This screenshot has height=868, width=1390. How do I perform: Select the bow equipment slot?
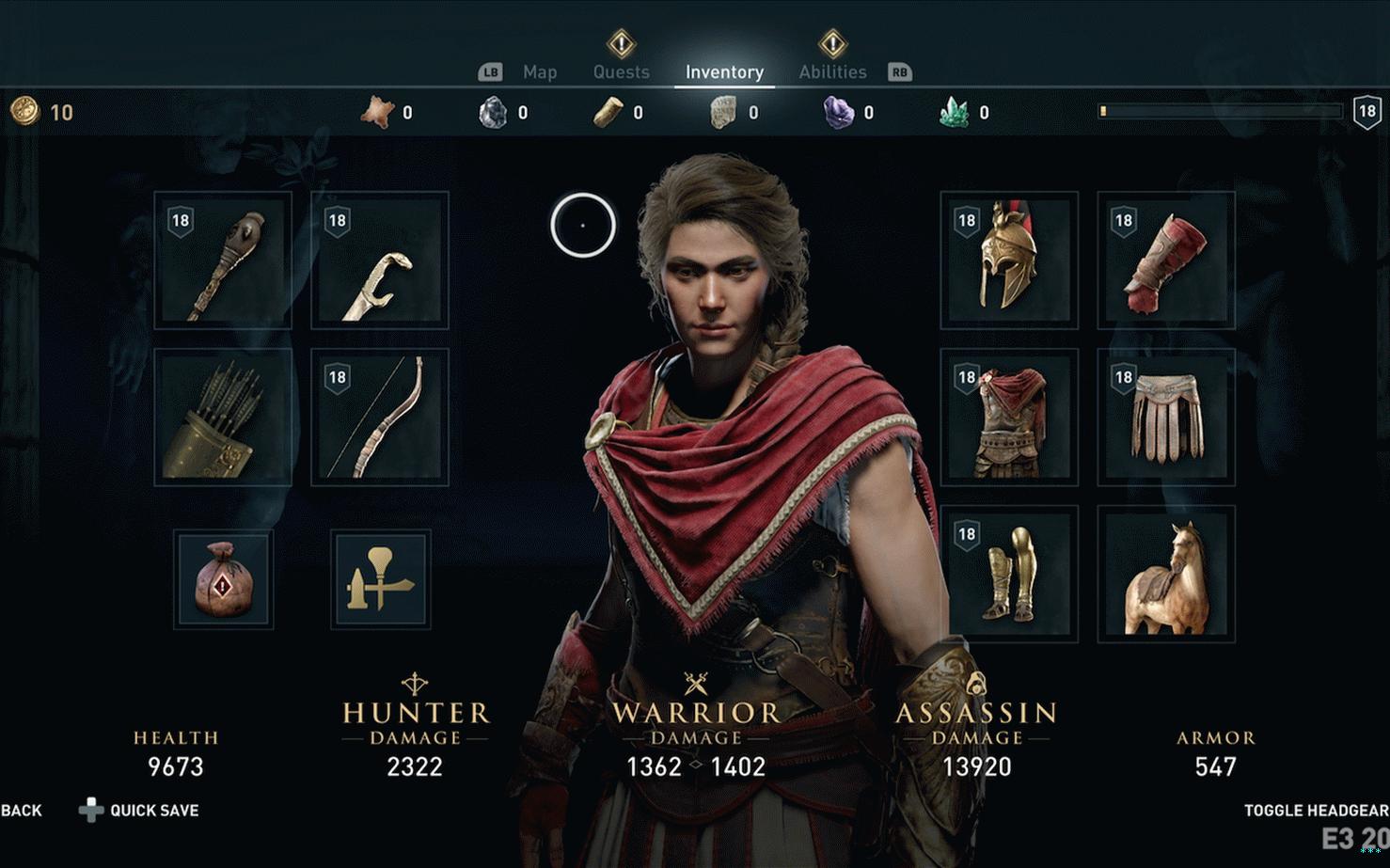pos(380,418)
